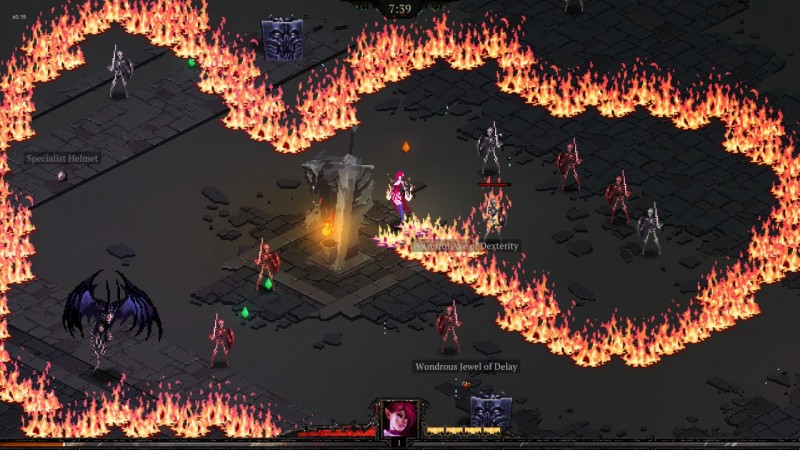Select the Specialist Helmet loot label
The image size is (800, 450).
point(63,158)
